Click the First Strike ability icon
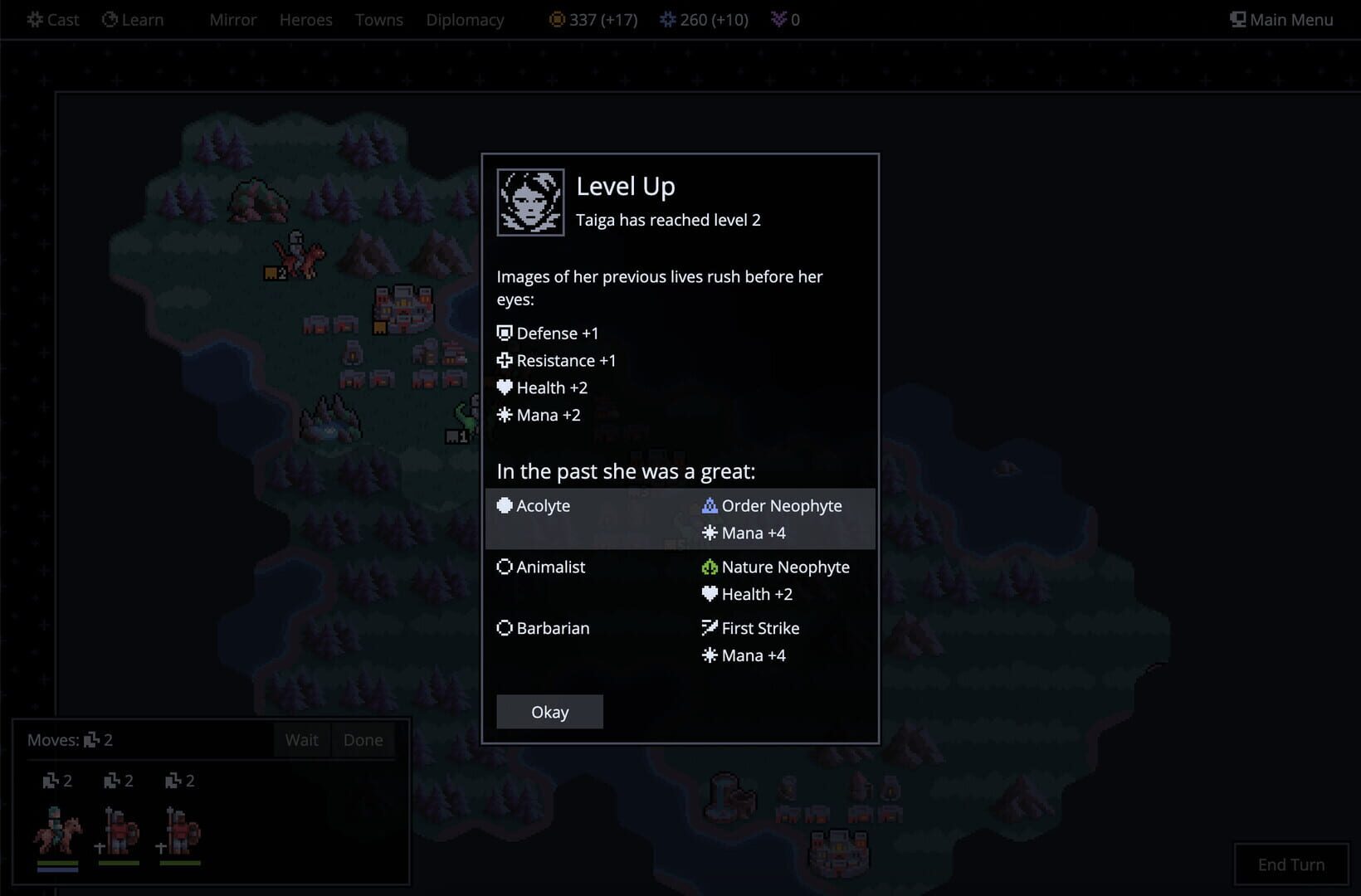 (710, 628)
